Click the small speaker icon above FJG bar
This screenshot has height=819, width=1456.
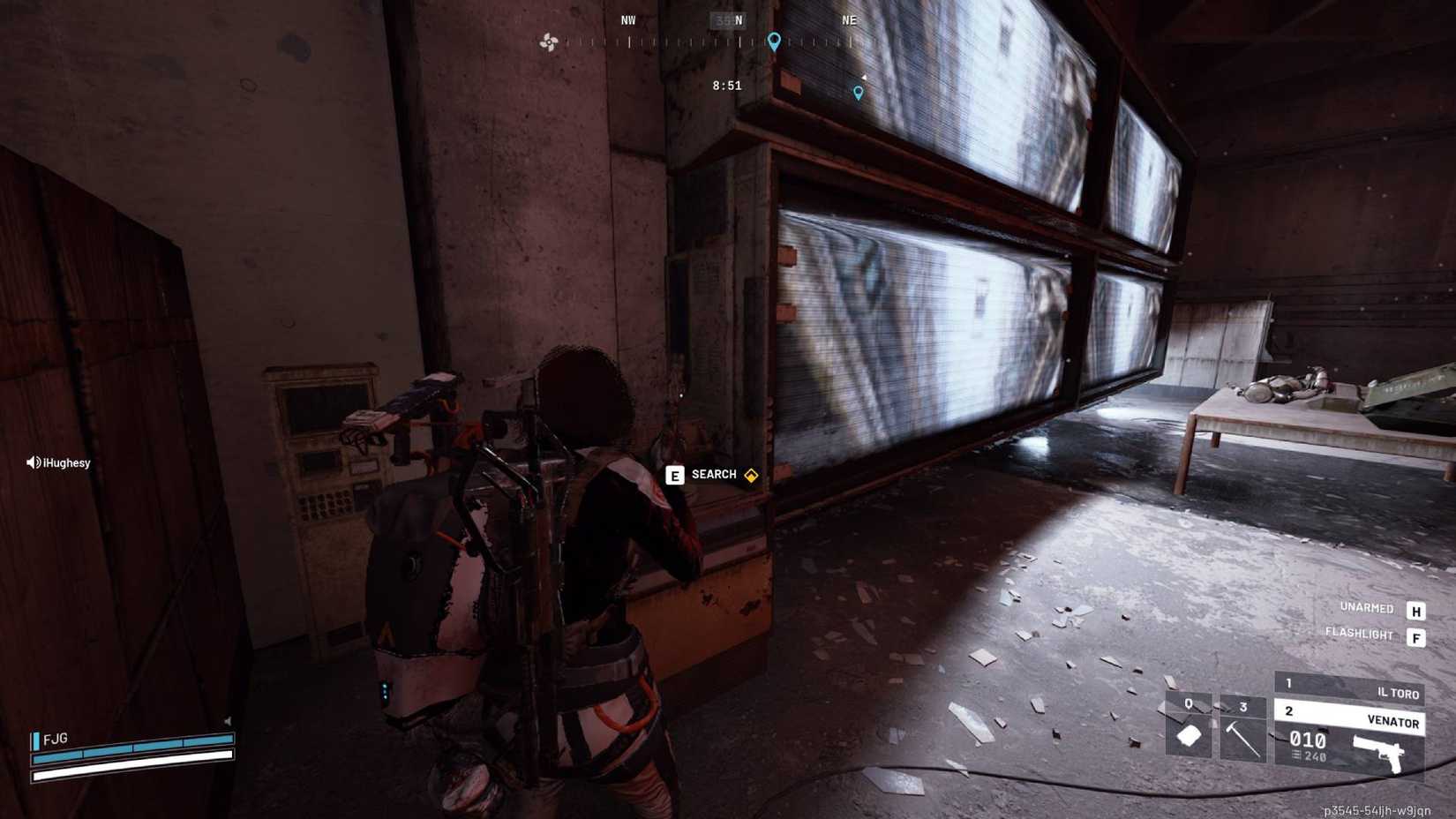[228, 721]
